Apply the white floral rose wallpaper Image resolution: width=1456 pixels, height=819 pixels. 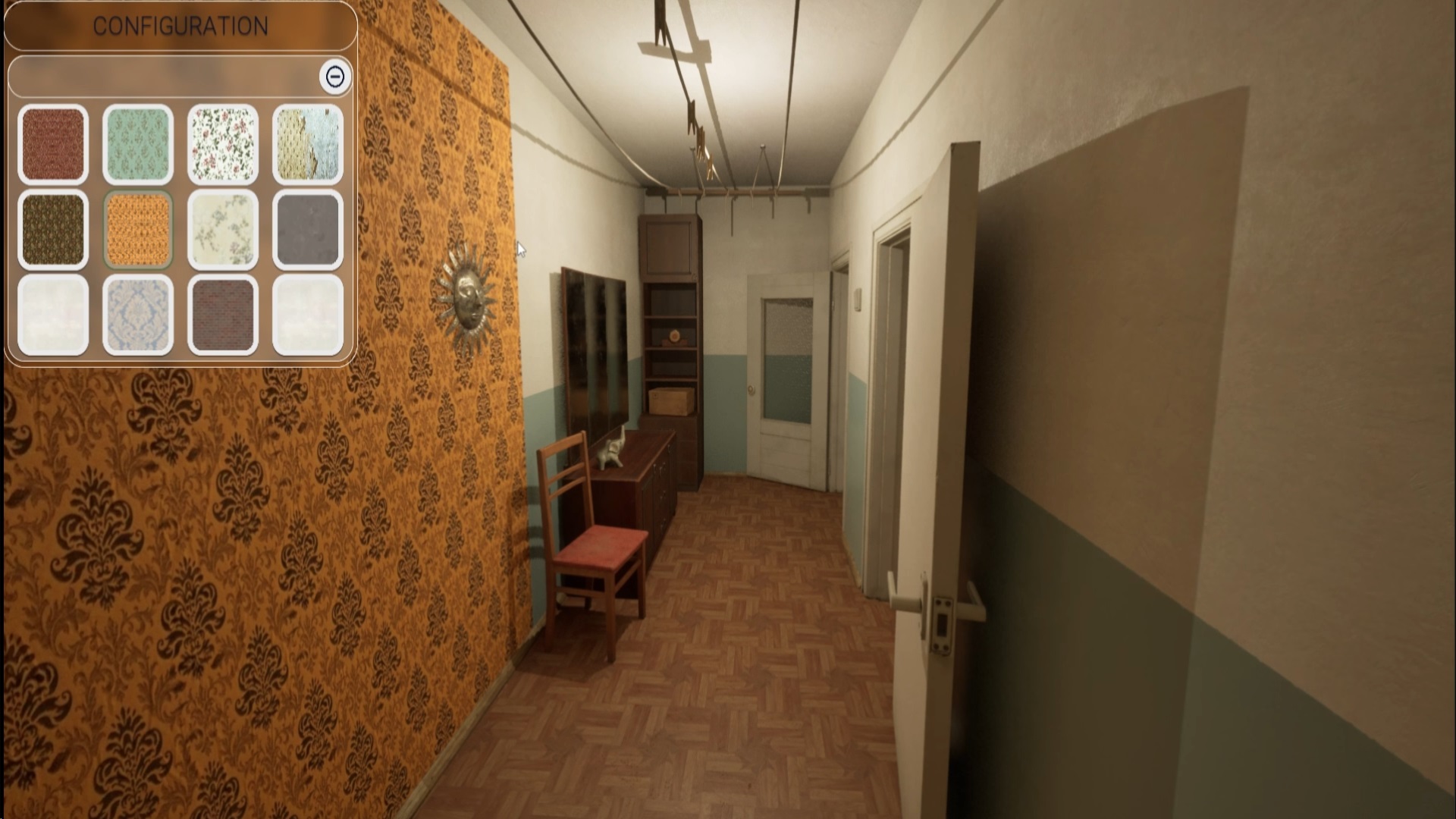[x=223, y=144]
